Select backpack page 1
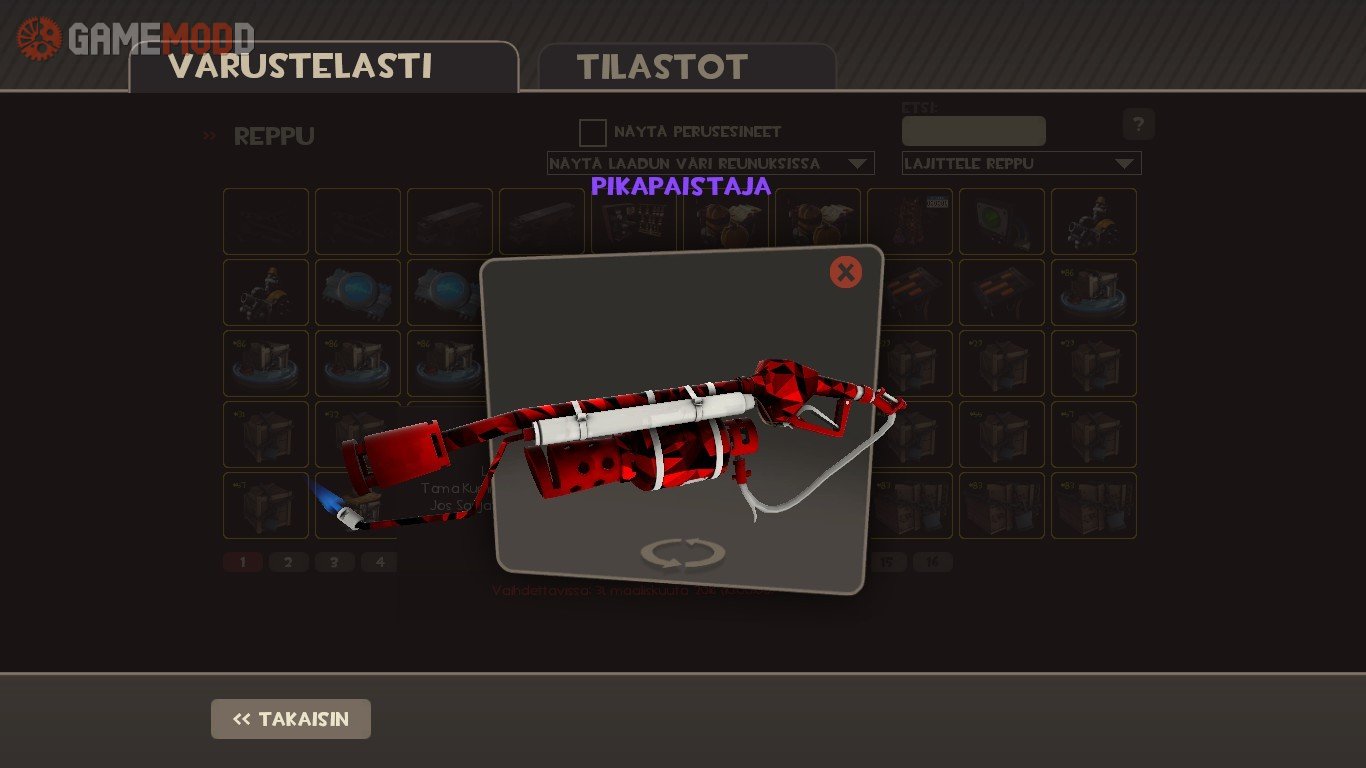1366x768 pixels. tap(243, 562)
